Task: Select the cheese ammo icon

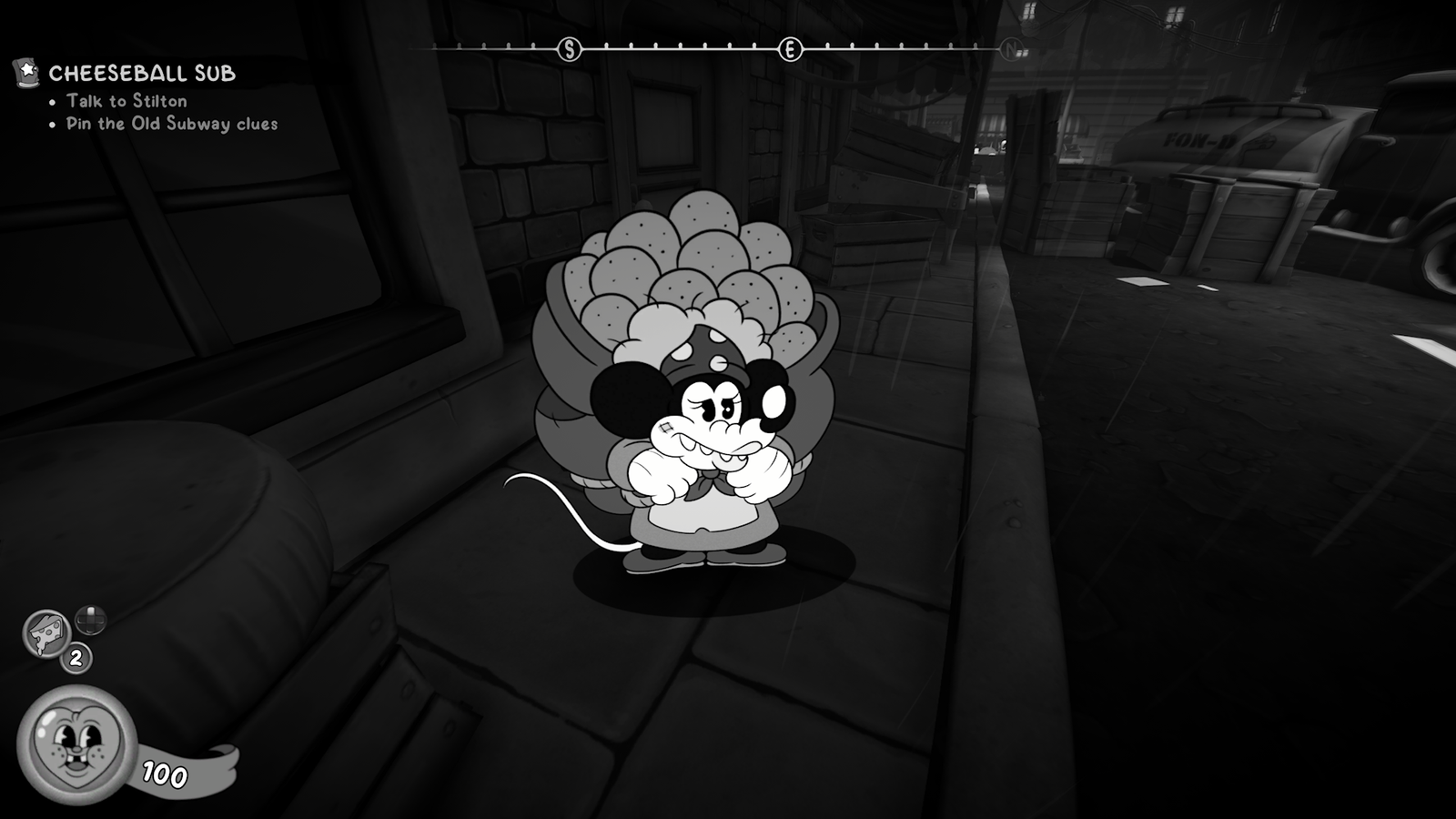Action: point(45,632)
